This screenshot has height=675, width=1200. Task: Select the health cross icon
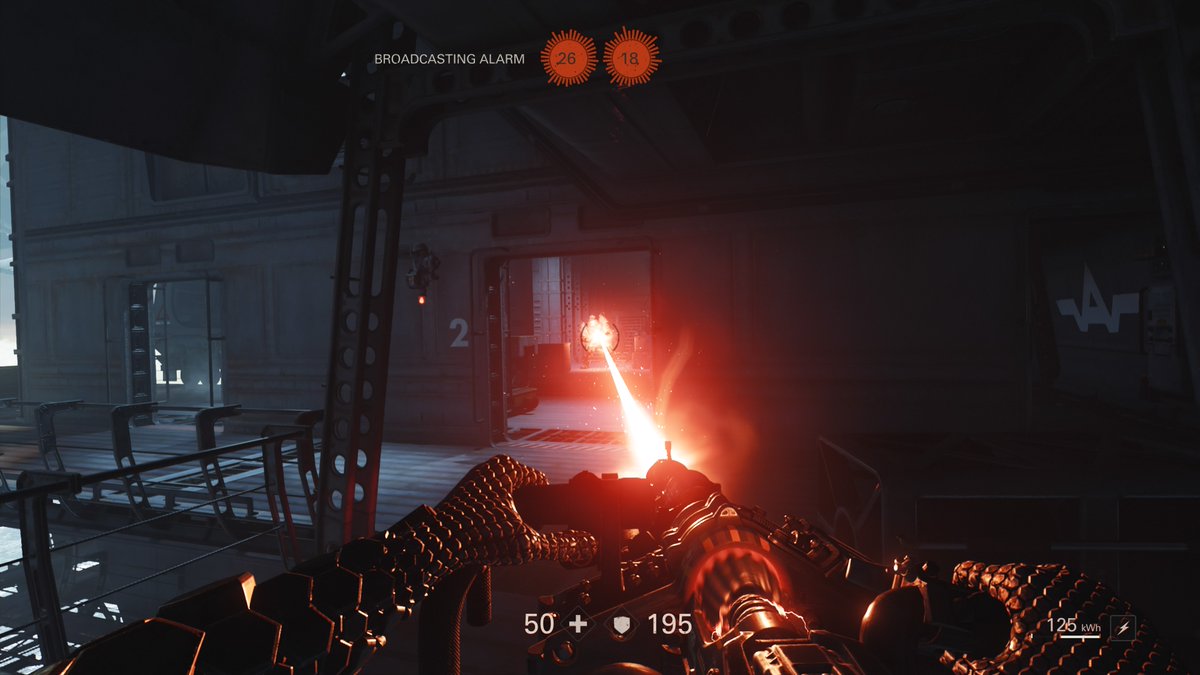point(577,625)
